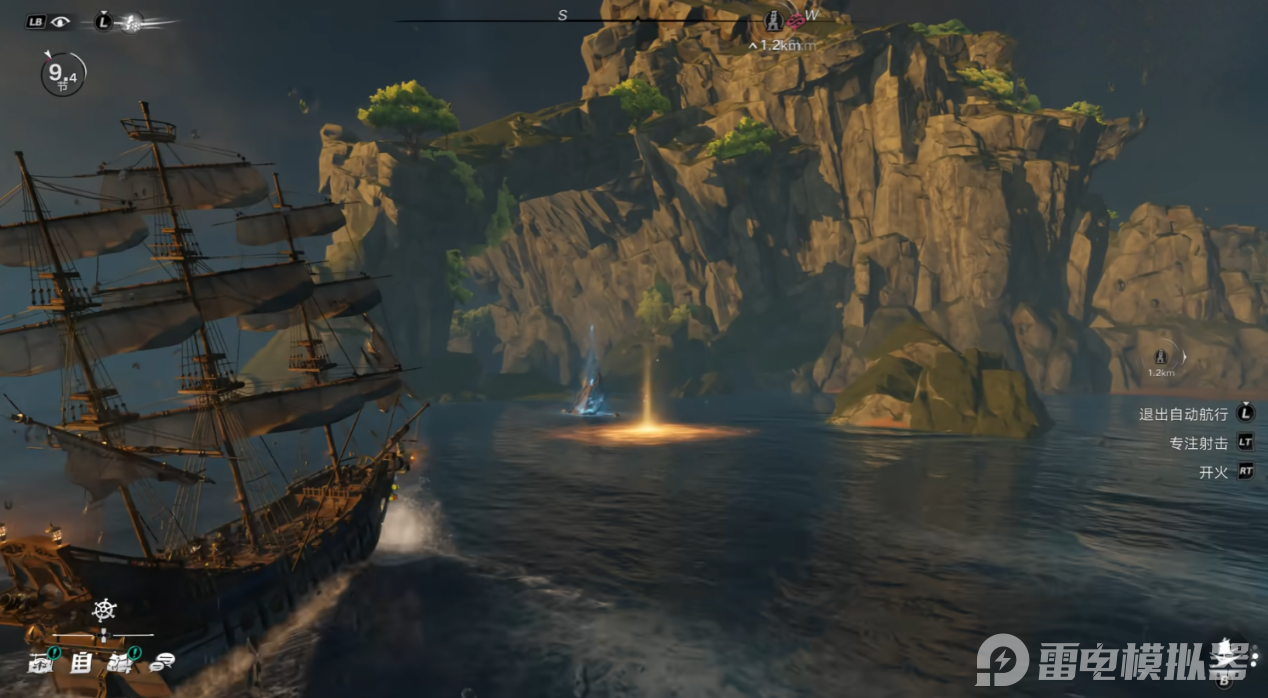Open the journal list icon
The width and height of the screenshot is (1268, 698).
pos(81,661)
